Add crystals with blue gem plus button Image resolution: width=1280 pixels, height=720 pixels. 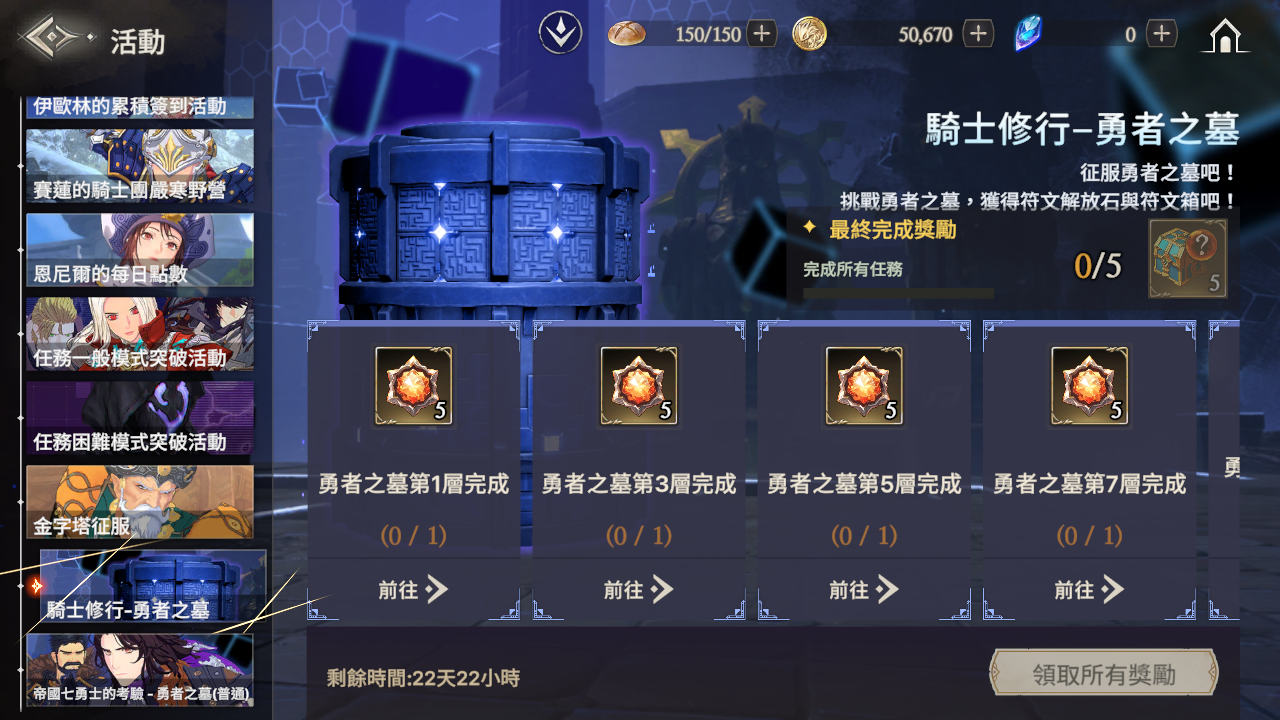pyautogui.click(x=1161, y=34)
